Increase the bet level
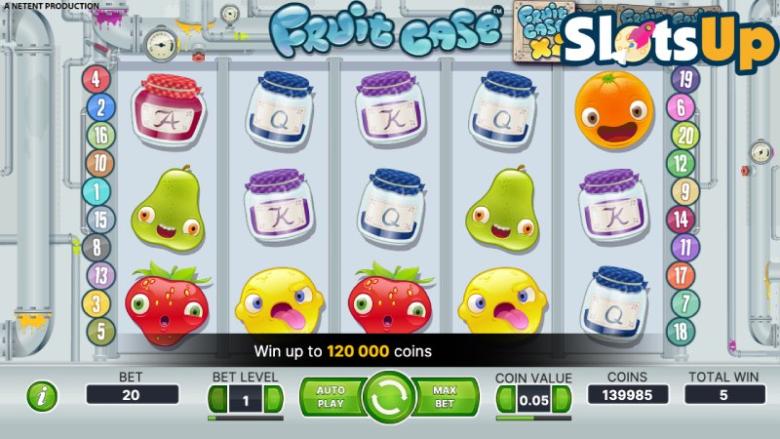 click(268, 400)
